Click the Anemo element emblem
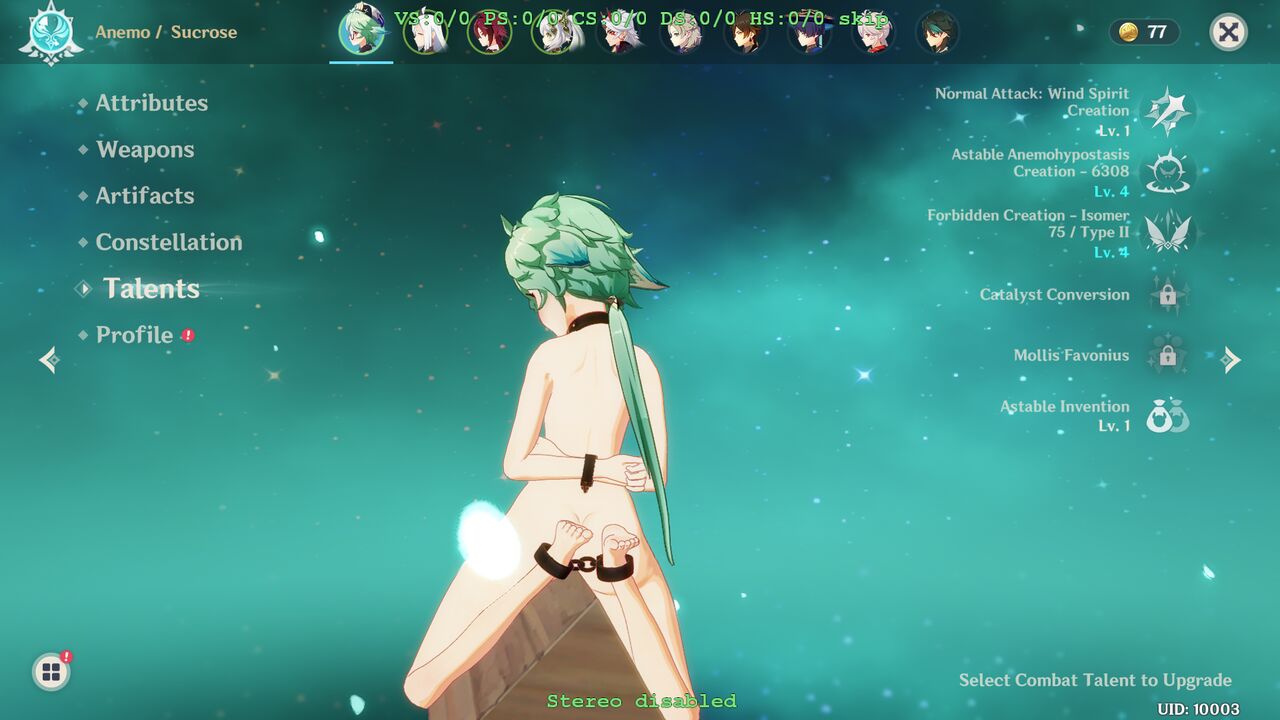The width and height of the screenshot is (1280, 720). point(50,32)
